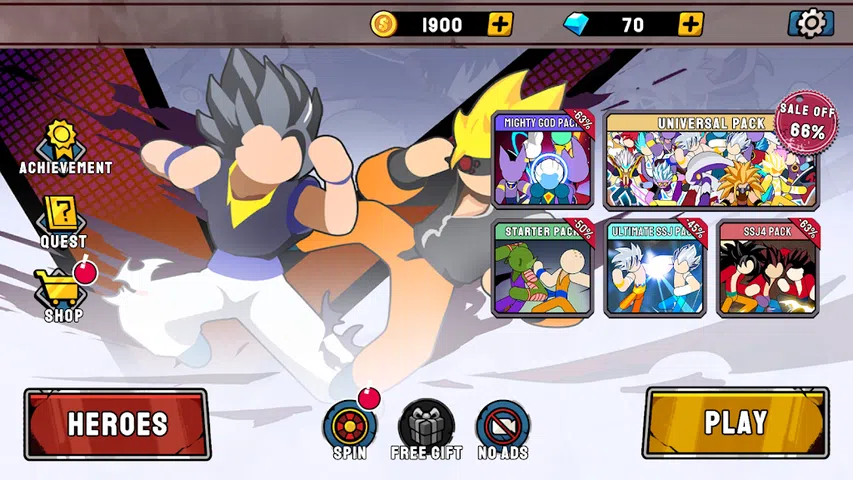Image resolution: width=853 pixels, height=480 pixels.
Task: Choose the Starter Pack offer
Action: click(x=543, y=268)
